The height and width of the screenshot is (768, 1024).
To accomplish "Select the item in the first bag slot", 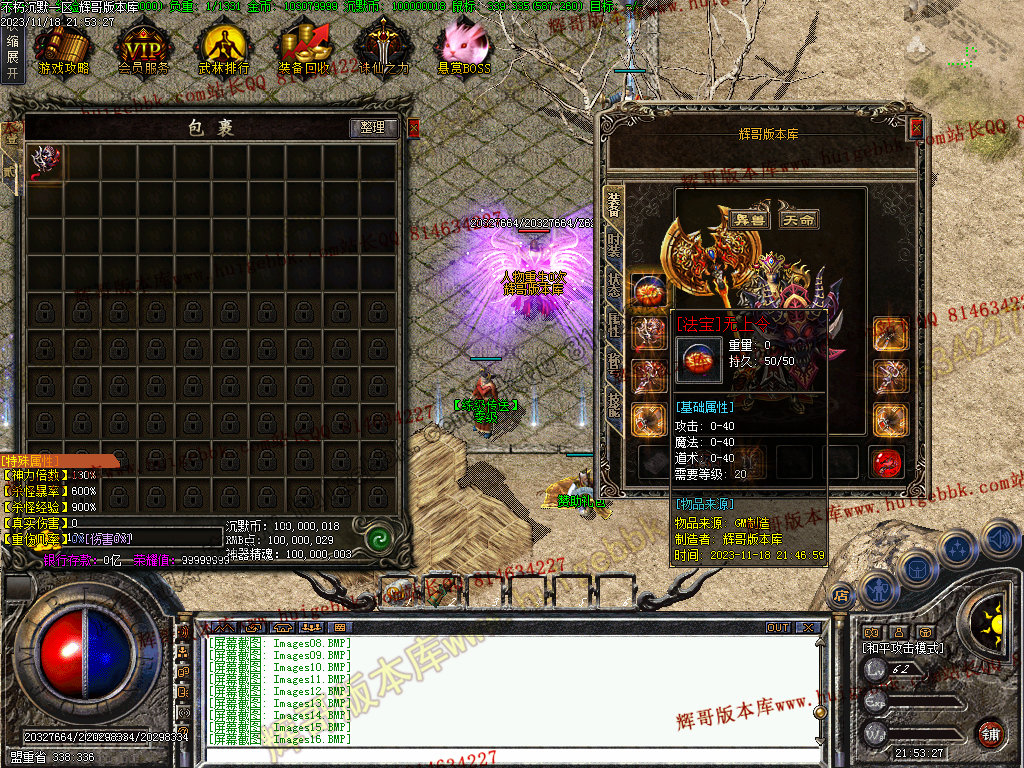I will coord(45,162).
